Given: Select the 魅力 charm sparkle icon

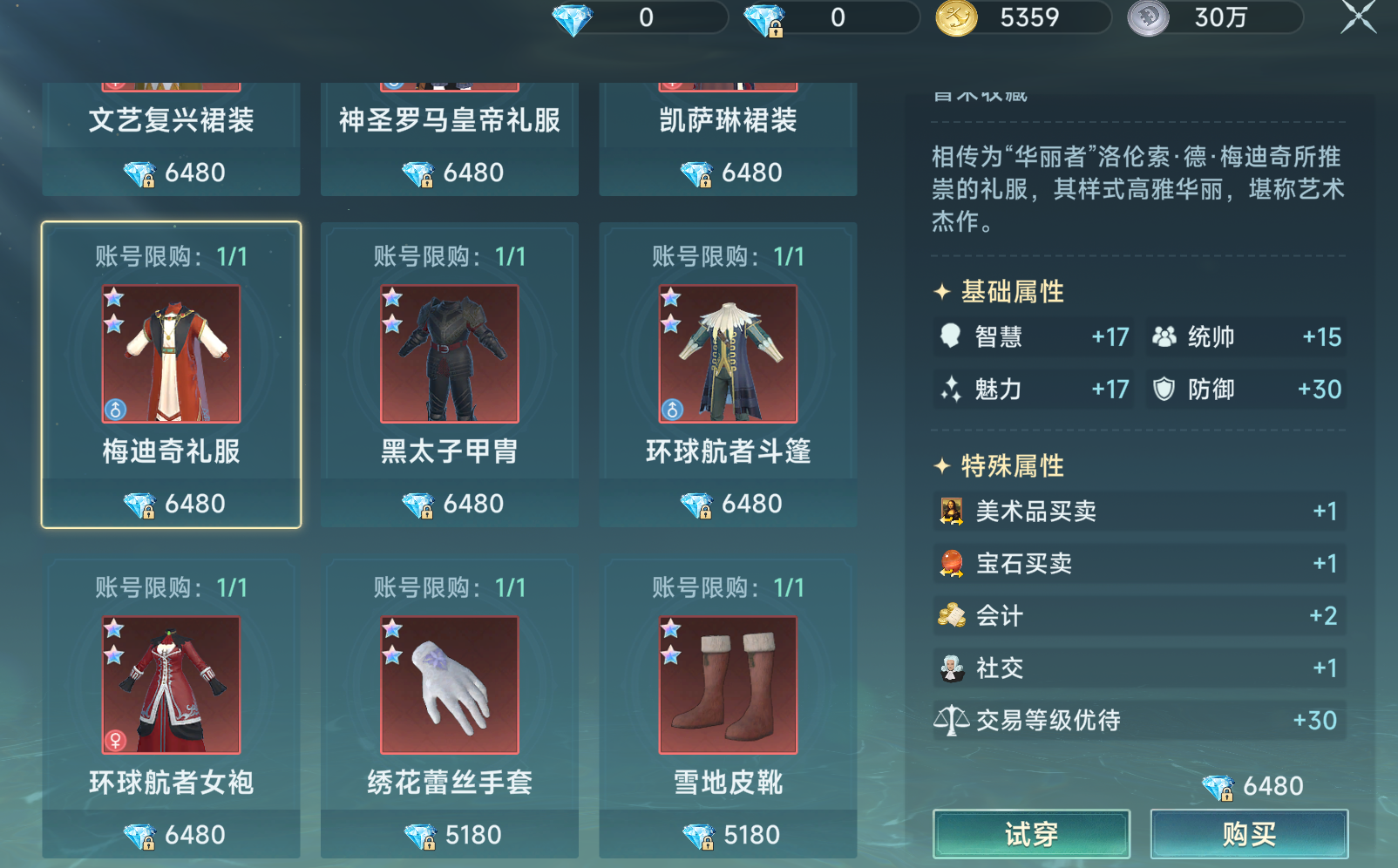Looking at the screenshot, I should tap(953, 390).
